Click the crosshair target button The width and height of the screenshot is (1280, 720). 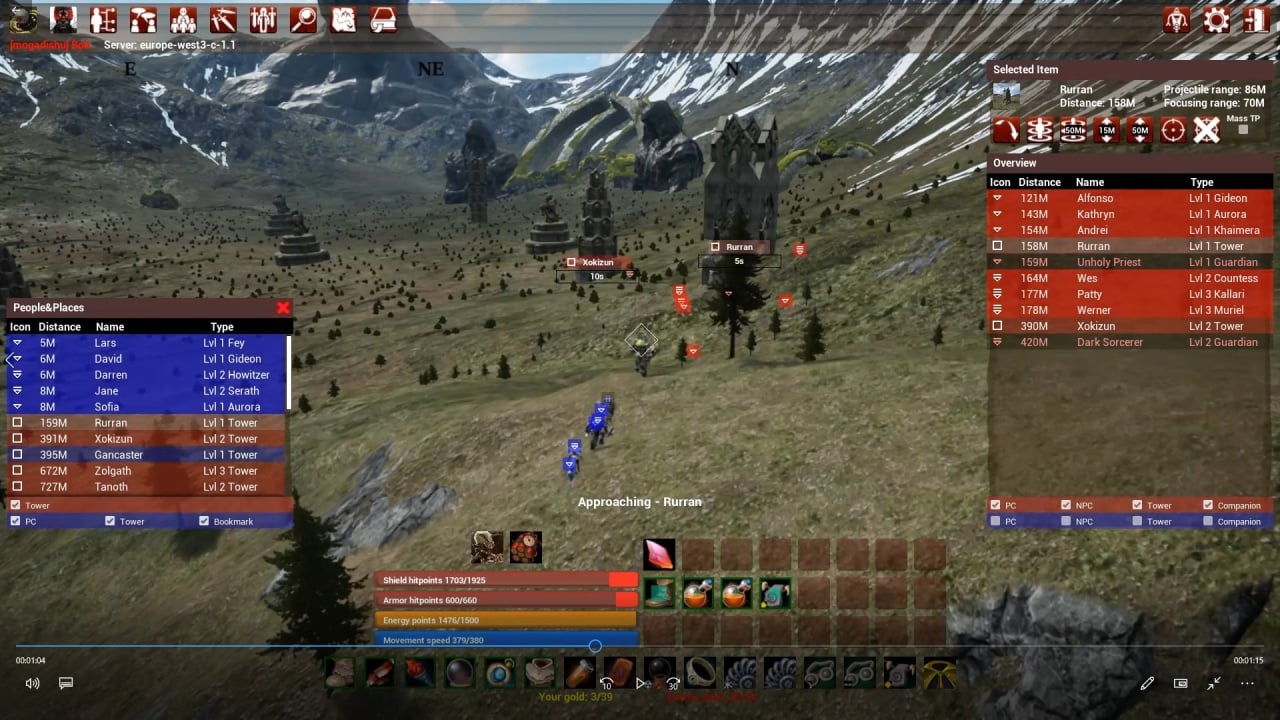1173,130
